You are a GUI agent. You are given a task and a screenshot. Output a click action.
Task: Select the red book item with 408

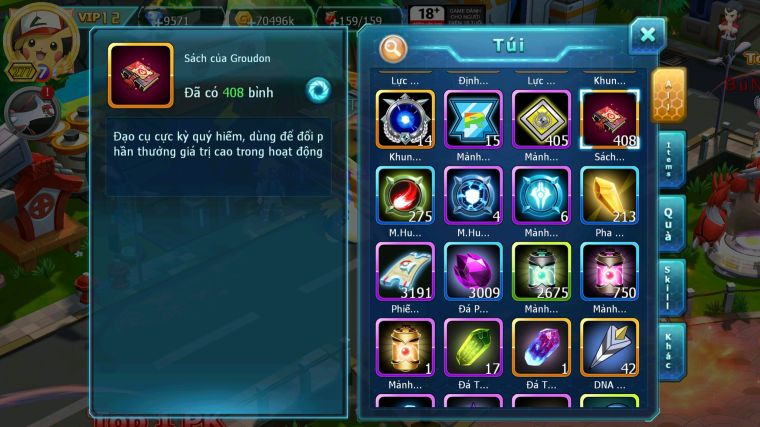[x=609, y=119]
